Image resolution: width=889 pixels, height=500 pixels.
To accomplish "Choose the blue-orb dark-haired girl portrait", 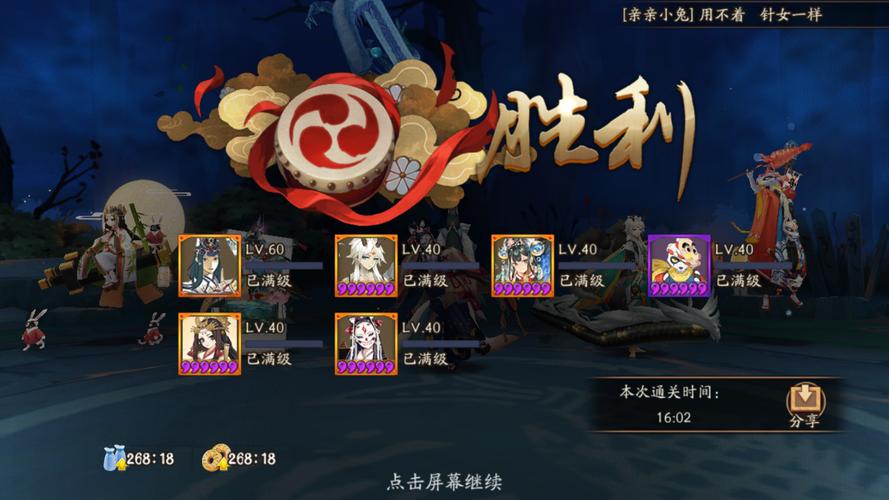I will coord(522,266).
